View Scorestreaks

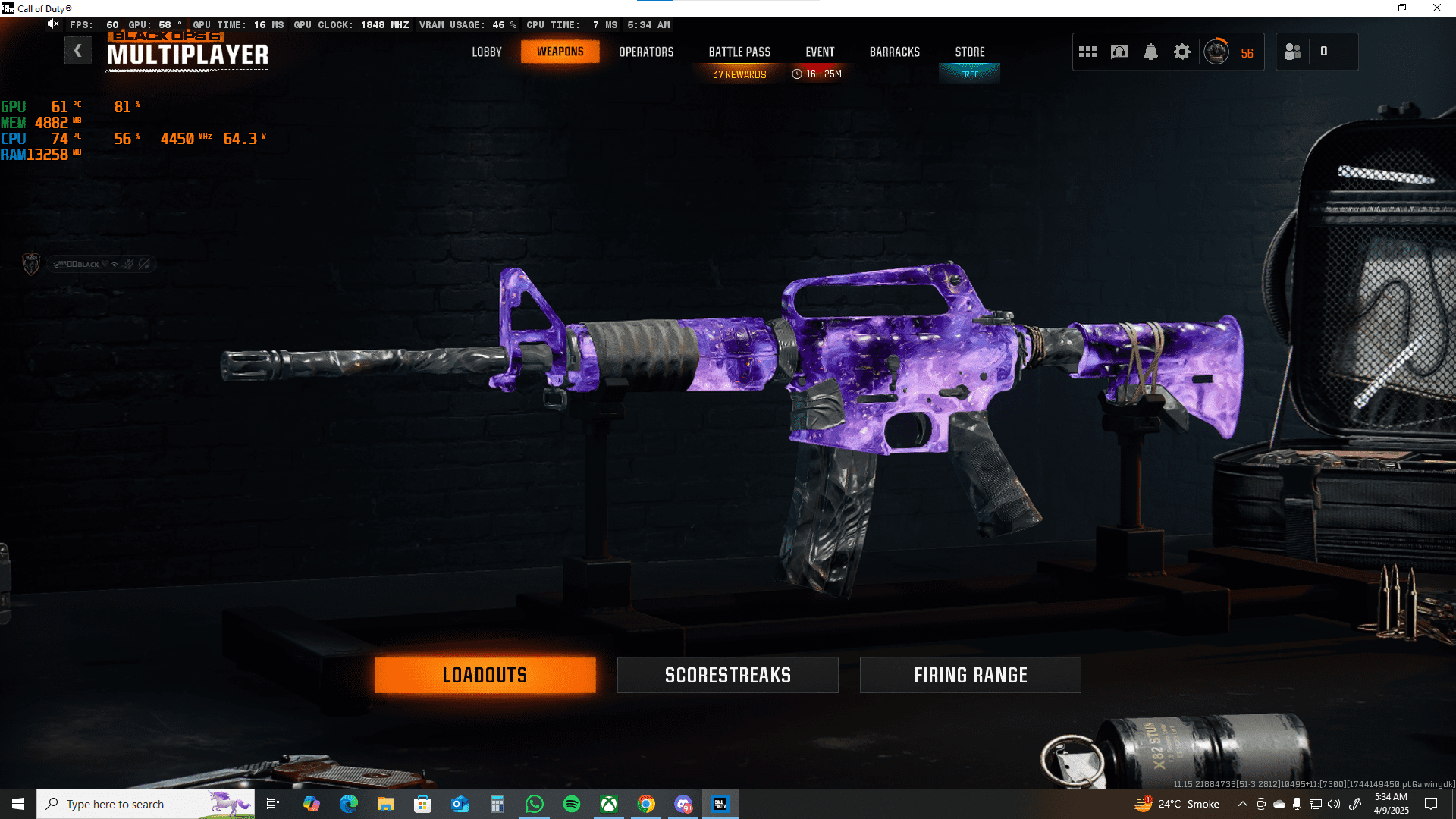(726, 675)
